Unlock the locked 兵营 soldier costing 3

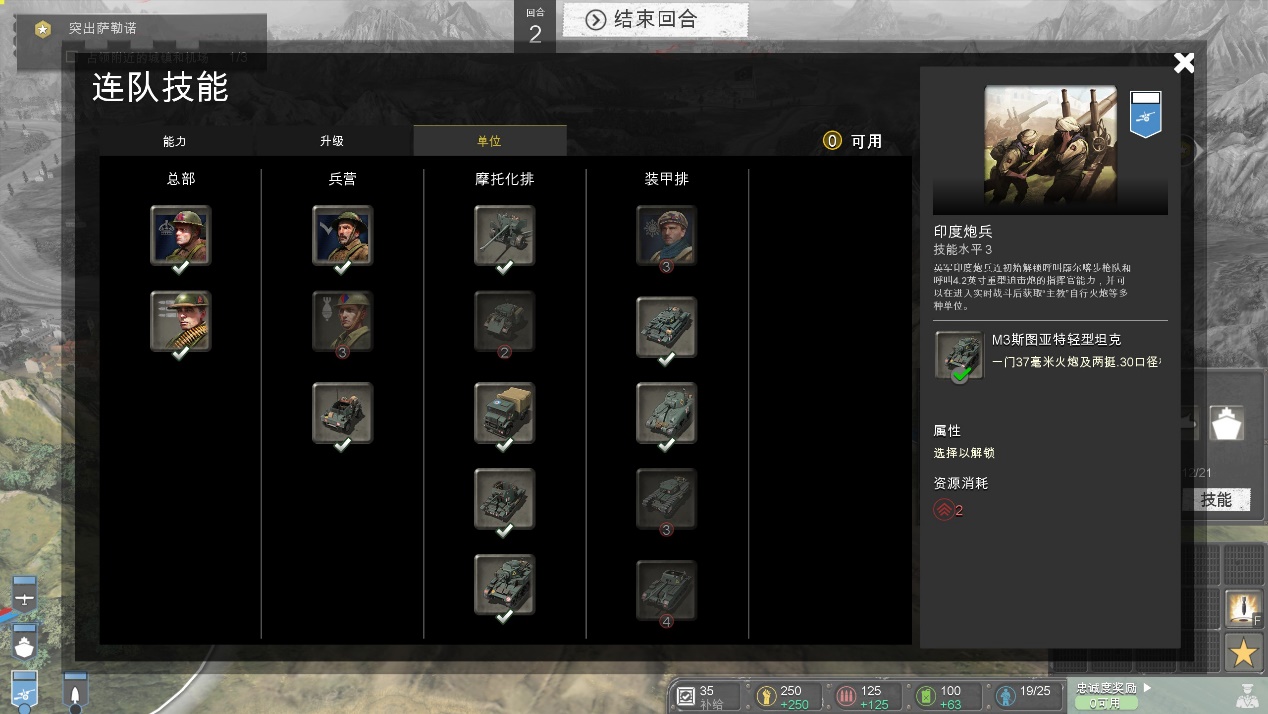342,321
